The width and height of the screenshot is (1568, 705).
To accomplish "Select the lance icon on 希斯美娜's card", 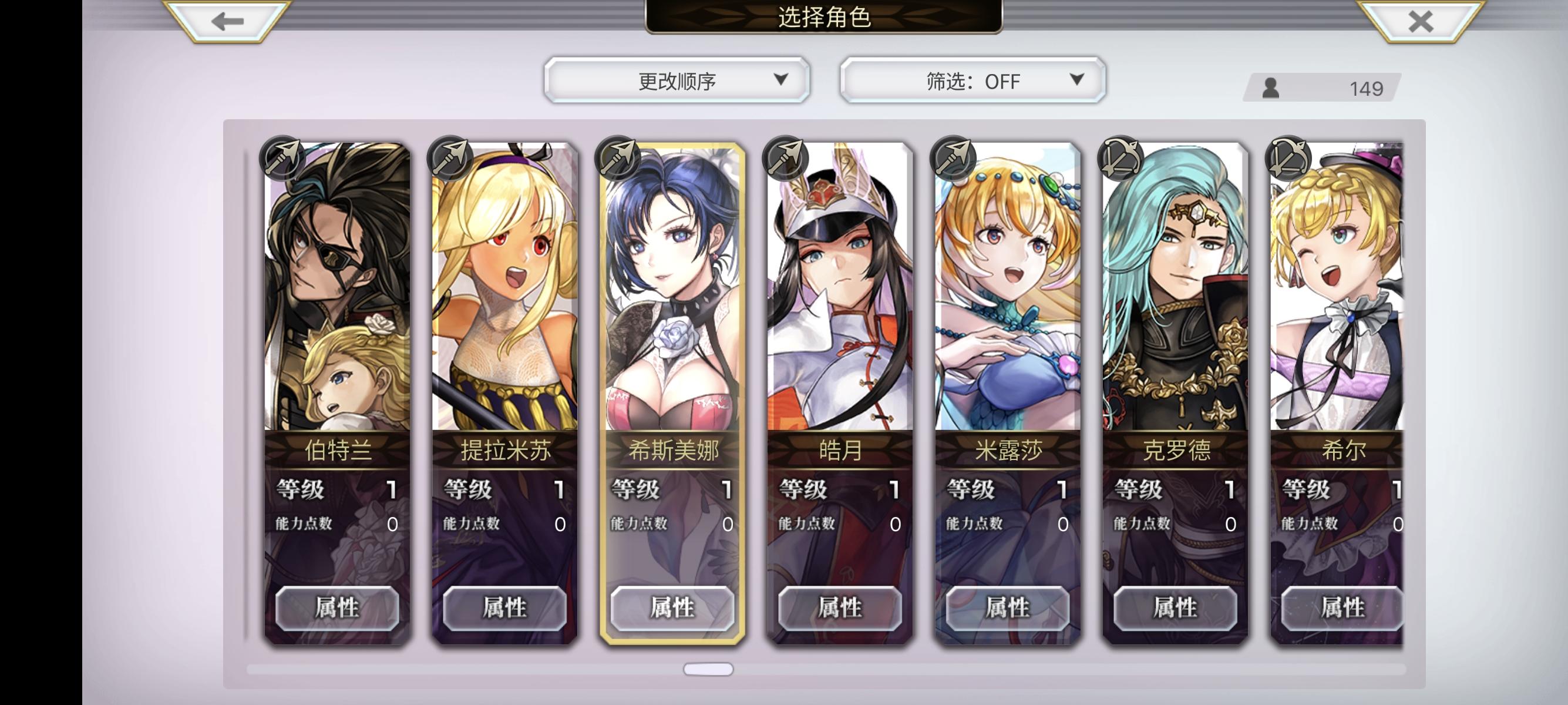I will coord(618,160).
